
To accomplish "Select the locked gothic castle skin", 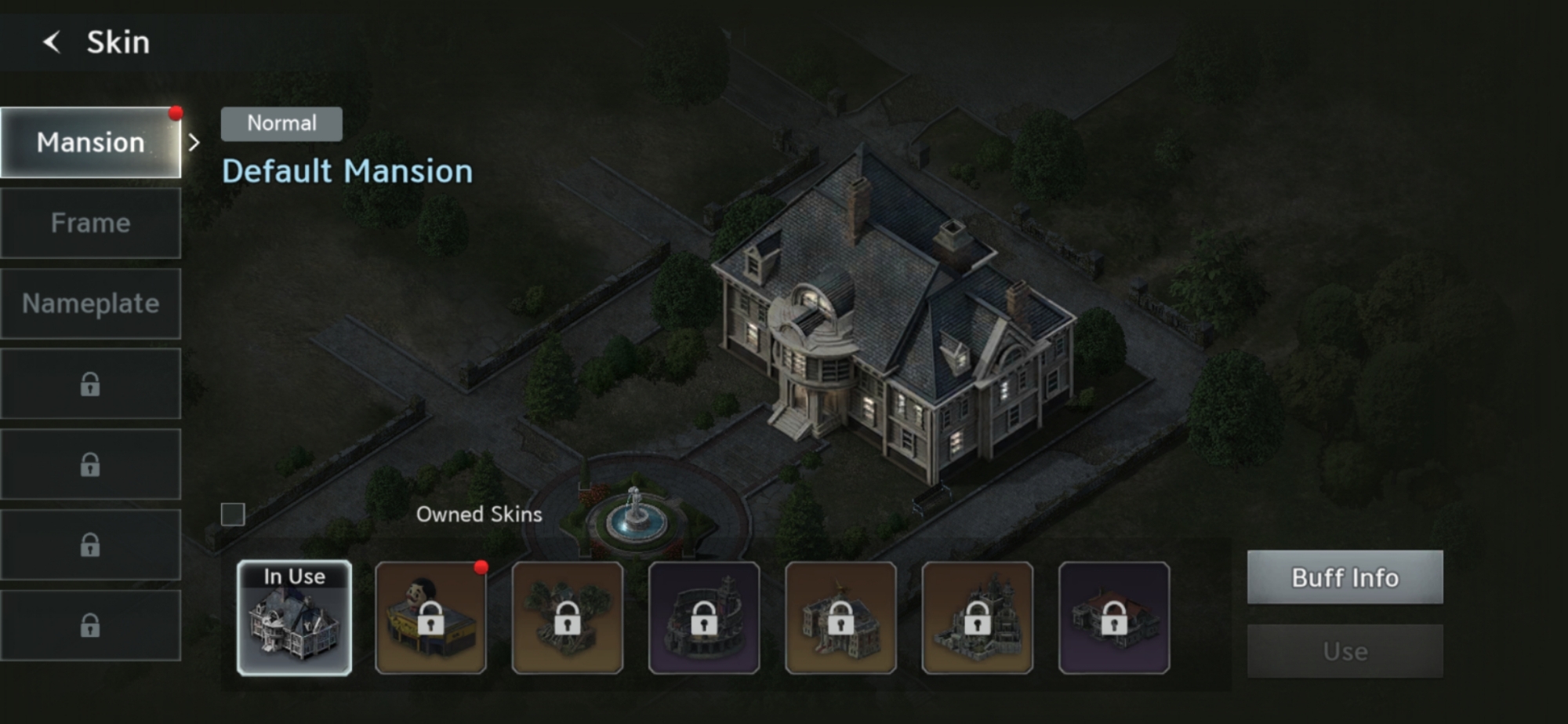I will click(977, 618).
